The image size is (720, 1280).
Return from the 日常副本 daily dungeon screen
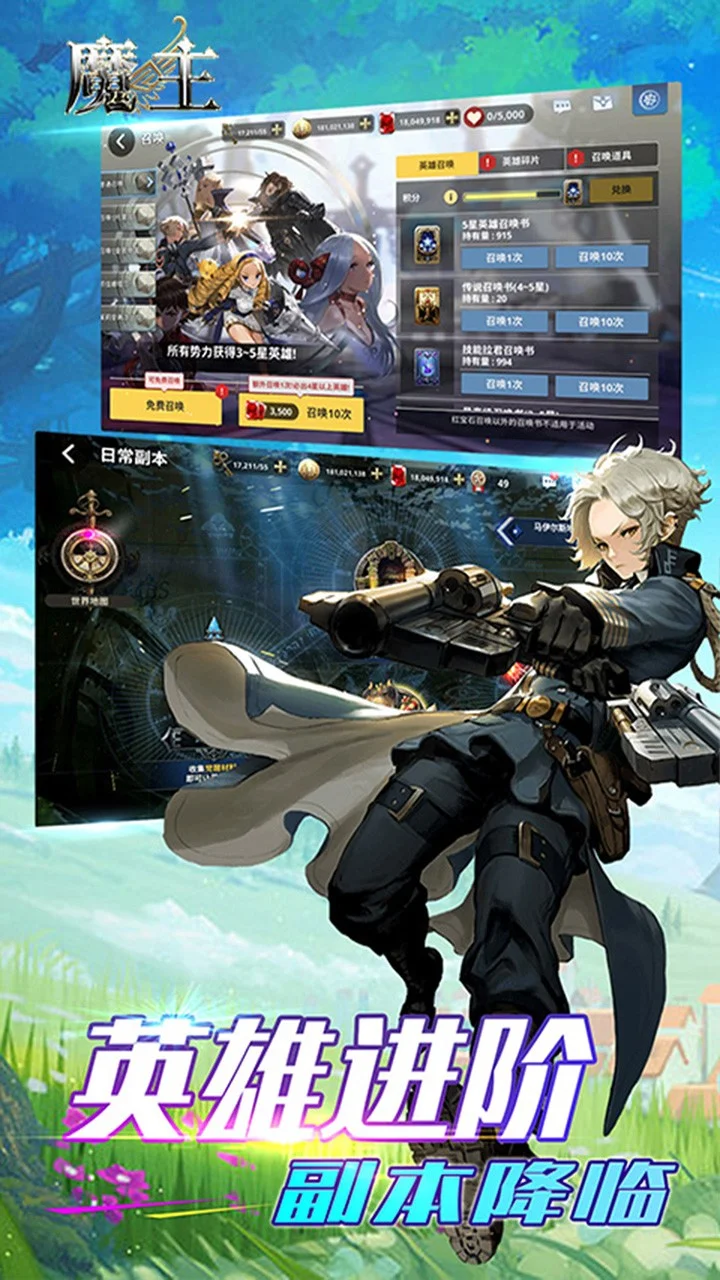(x=68, y=454)
